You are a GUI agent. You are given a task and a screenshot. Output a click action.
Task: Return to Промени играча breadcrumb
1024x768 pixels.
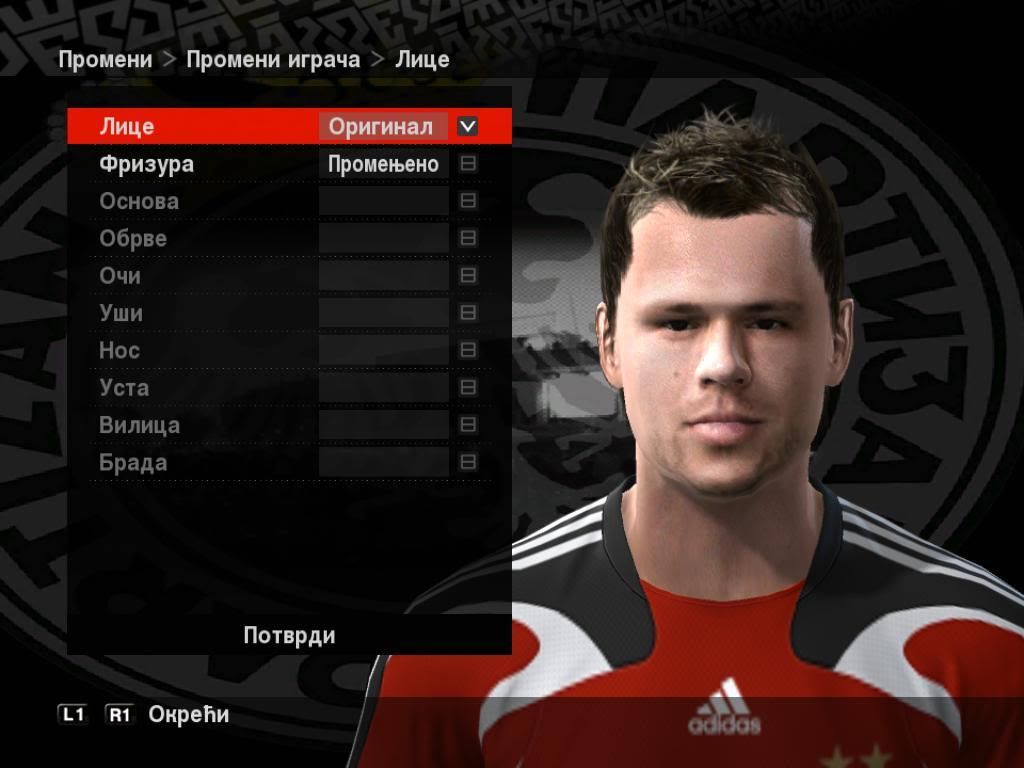coord(273,59)
